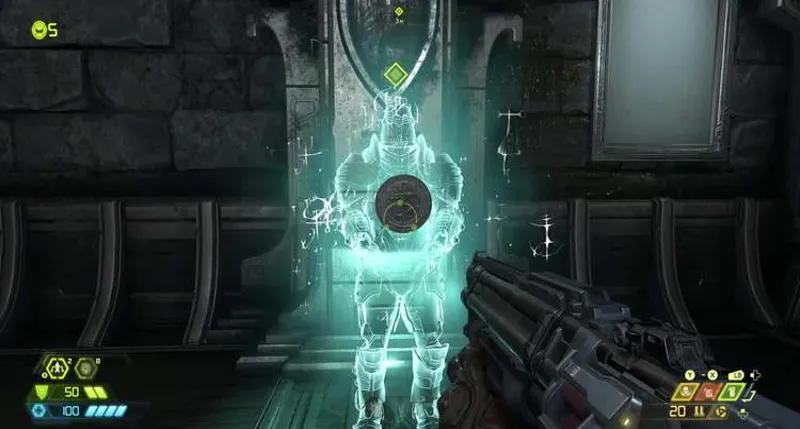Click the shotgun shells ammo type icon

(699, 411)
